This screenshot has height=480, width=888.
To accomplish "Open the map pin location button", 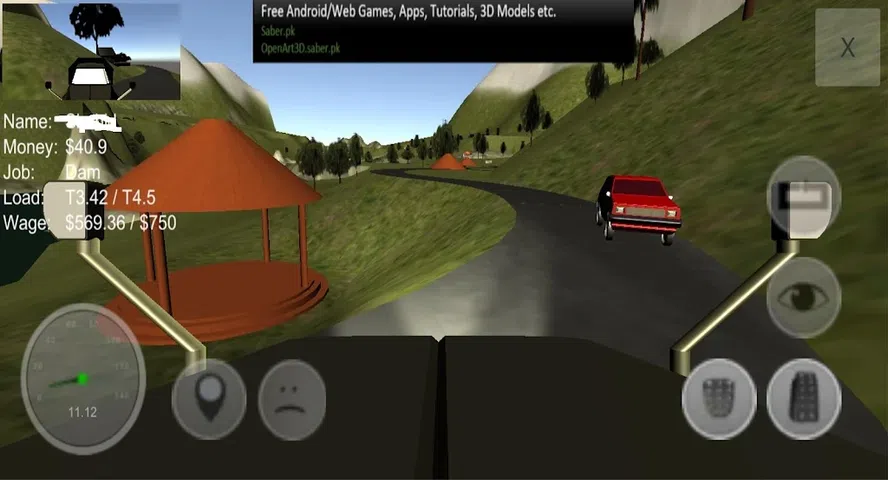I will click(x=209, y=398).
